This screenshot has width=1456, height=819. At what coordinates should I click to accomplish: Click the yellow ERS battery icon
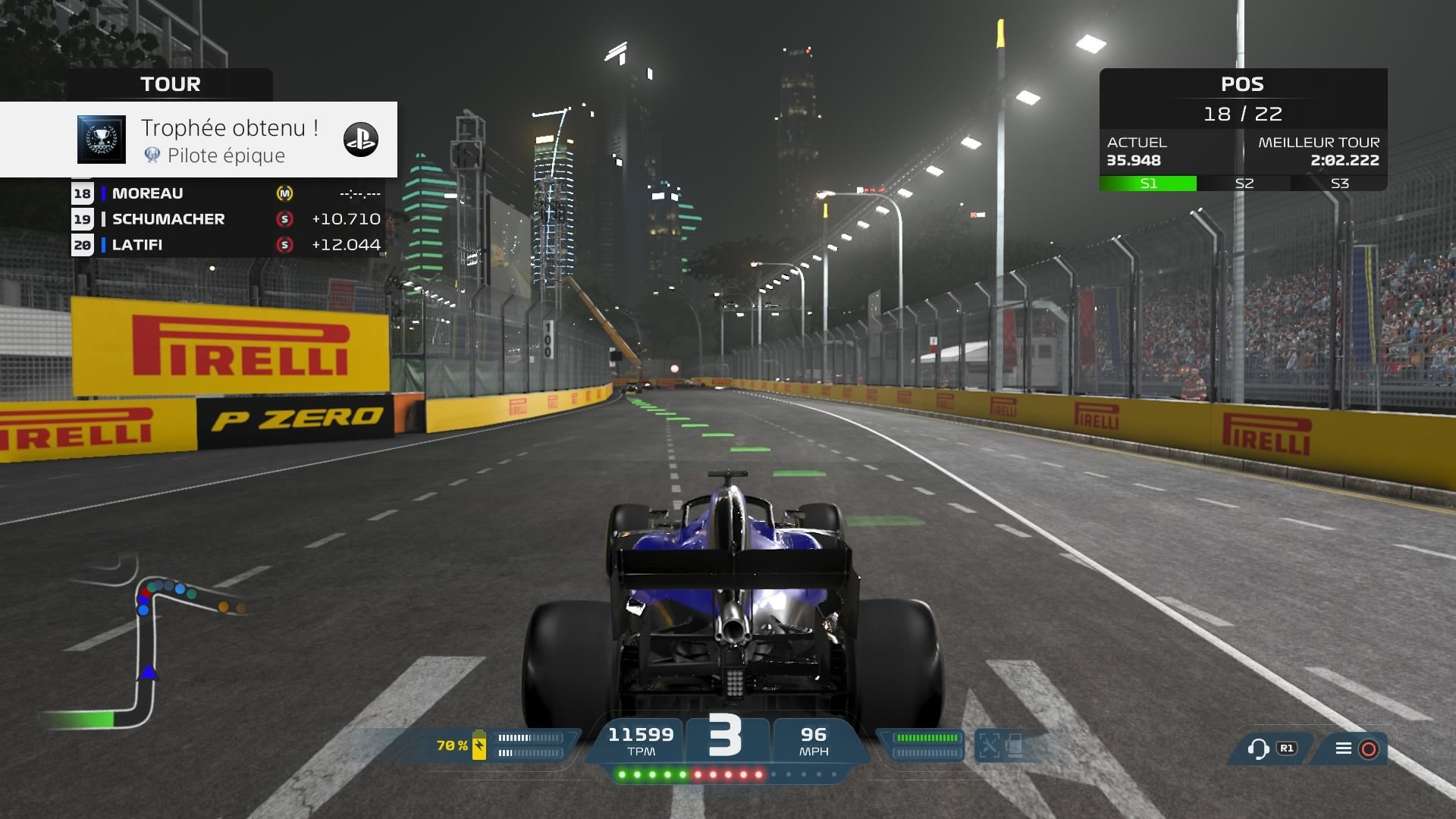point(479,745)
